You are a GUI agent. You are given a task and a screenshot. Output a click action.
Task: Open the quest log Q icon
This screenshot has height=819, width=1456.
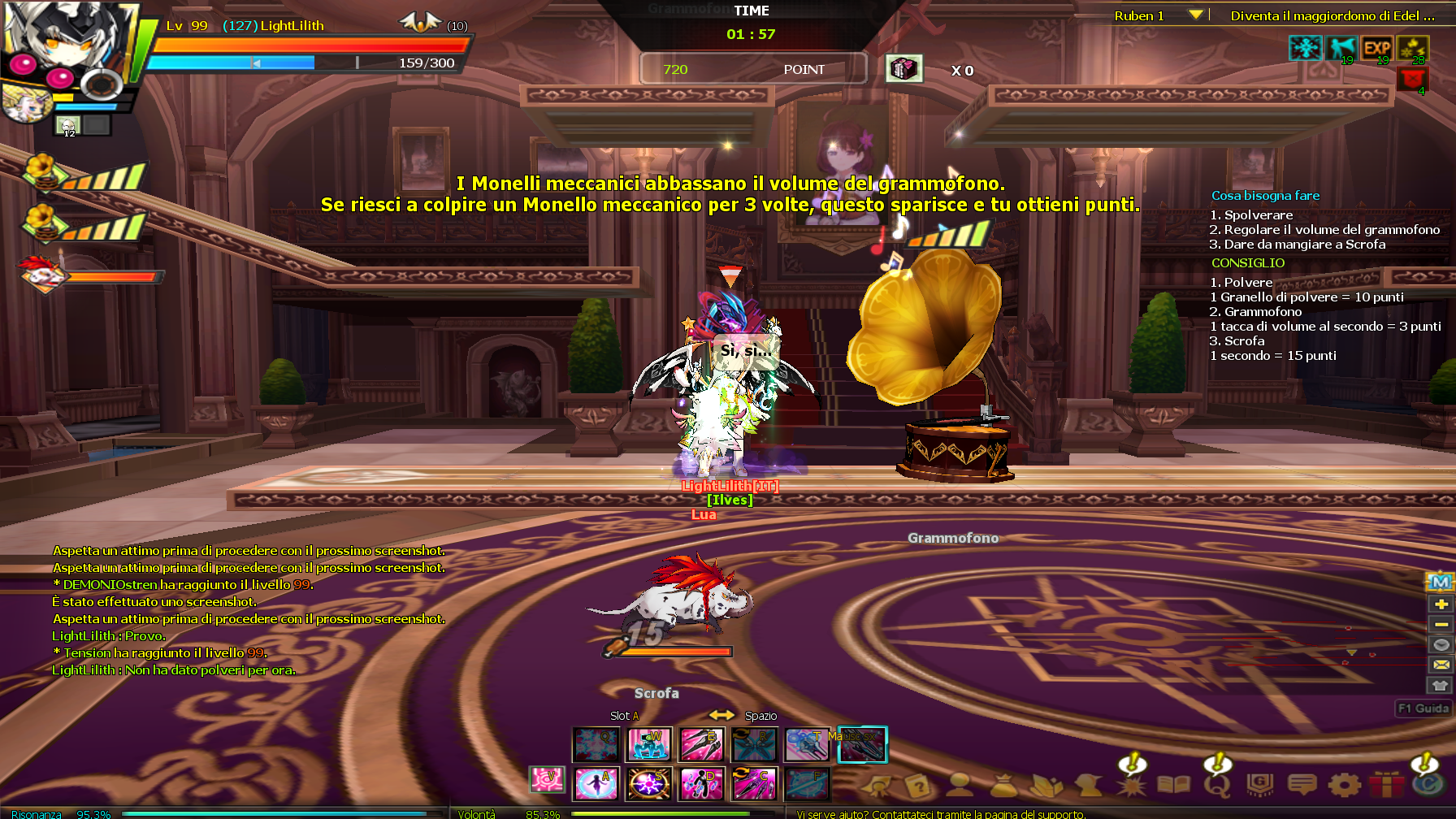pos(1217,785)
